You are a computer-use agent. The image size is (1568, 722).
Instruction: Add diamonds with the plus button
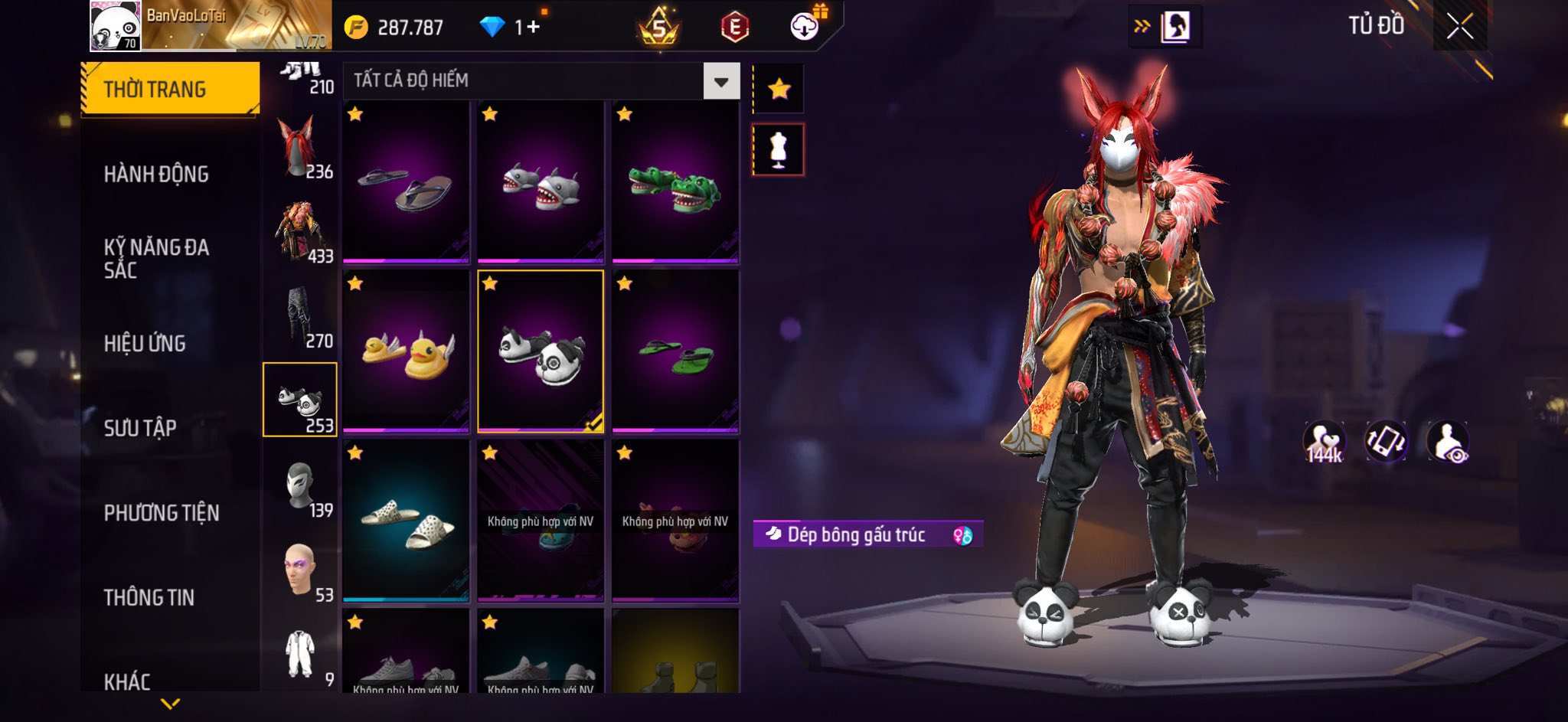click(x=533, y=28)
